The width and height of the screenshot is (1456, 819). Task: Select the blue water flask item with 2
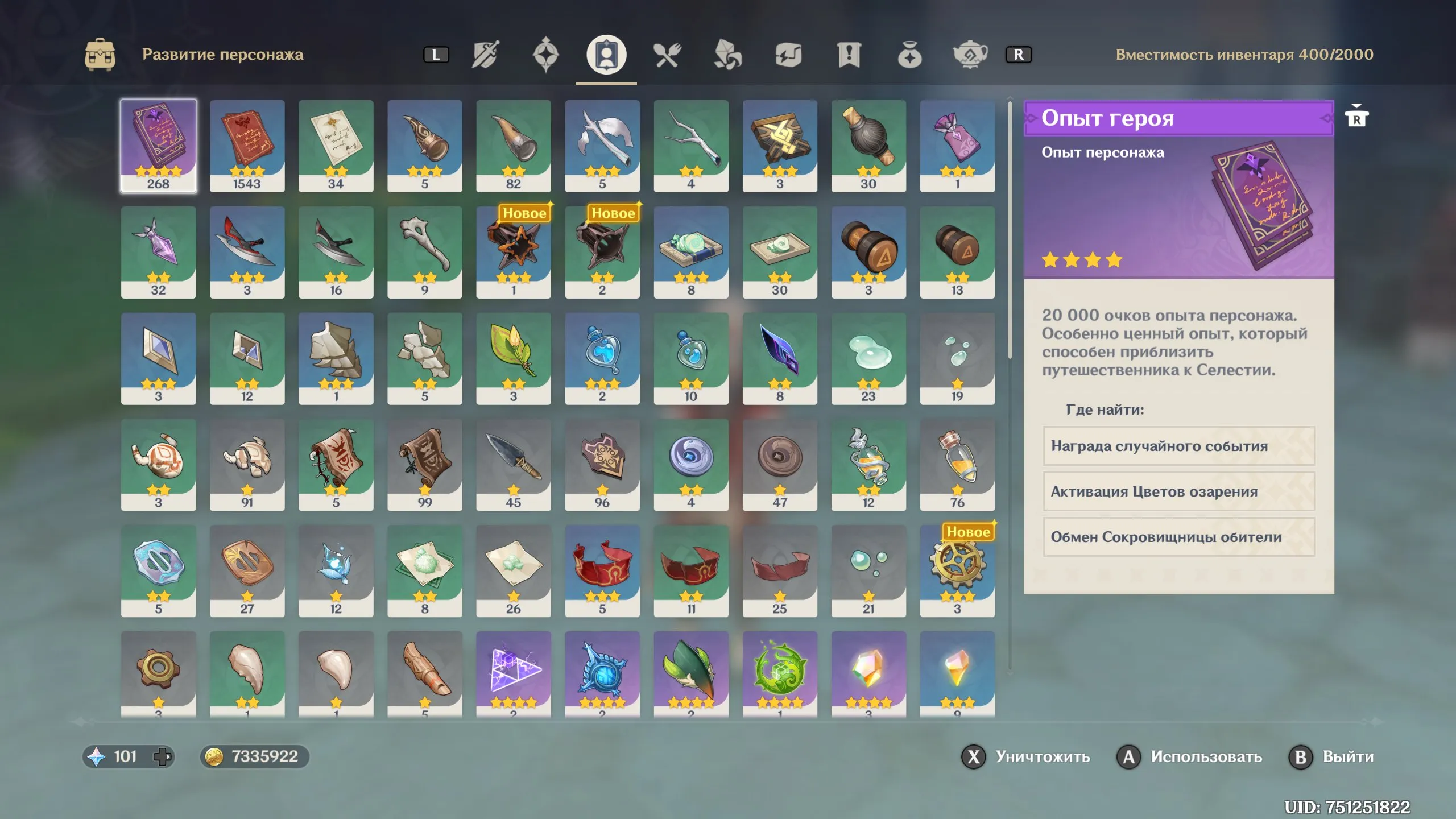click(602, 358)
